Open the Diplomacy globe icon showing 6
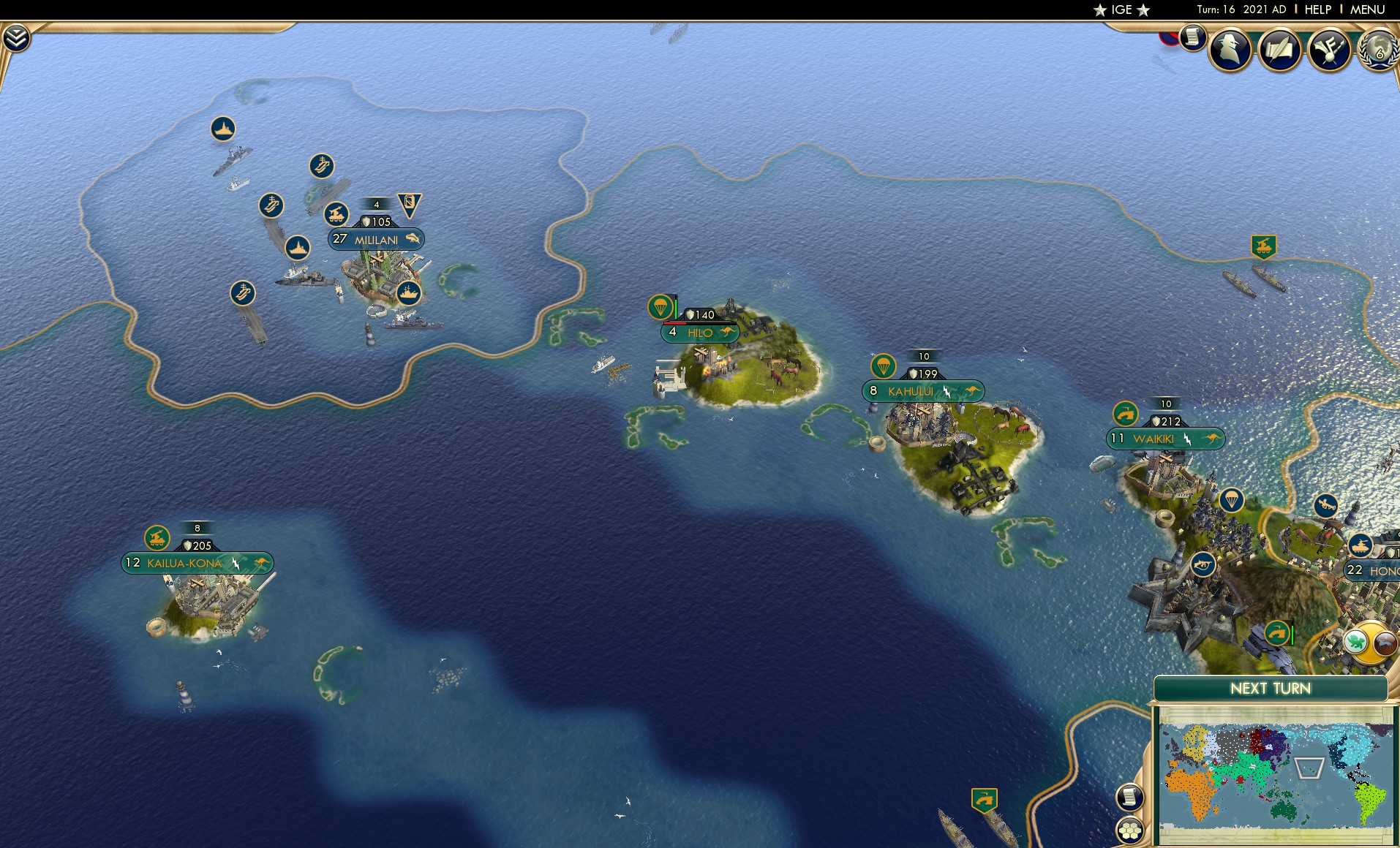The image size is (1400, 848). pyautogui.click(x=1378, y=50)
